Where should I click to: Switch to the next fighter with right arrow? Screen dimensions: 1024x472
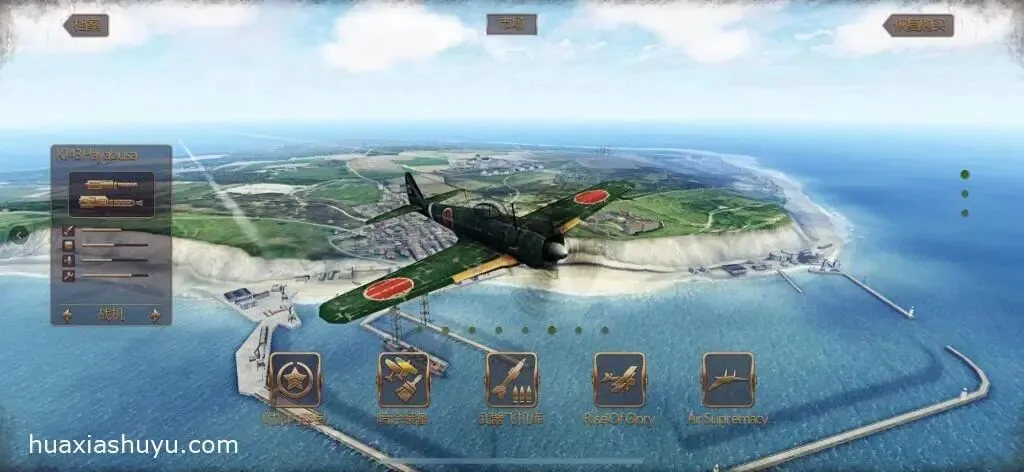(155, 315)
